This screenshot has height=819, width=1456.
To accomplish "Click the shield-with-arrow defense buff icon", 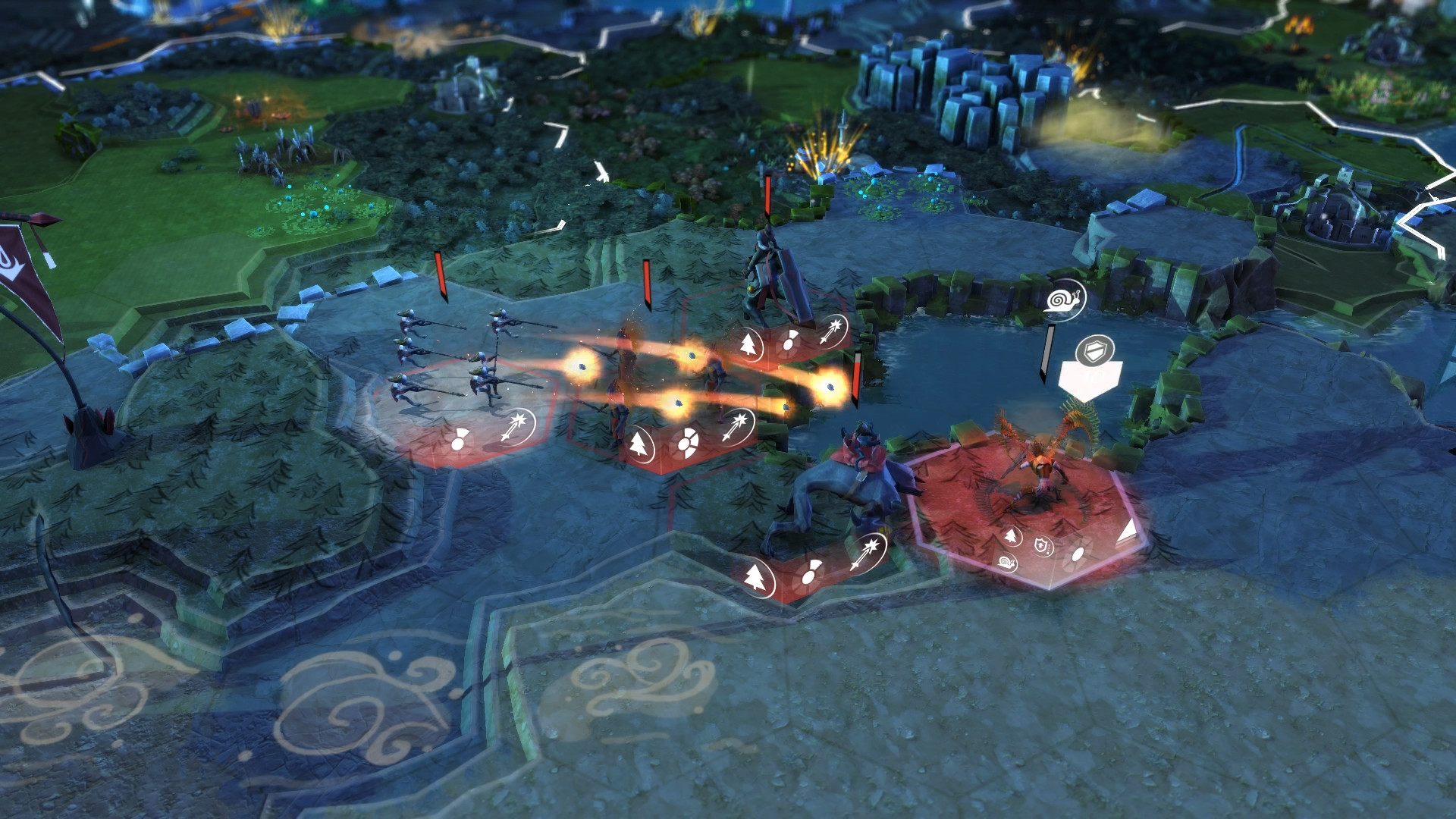I will (x=1042, y=544).
